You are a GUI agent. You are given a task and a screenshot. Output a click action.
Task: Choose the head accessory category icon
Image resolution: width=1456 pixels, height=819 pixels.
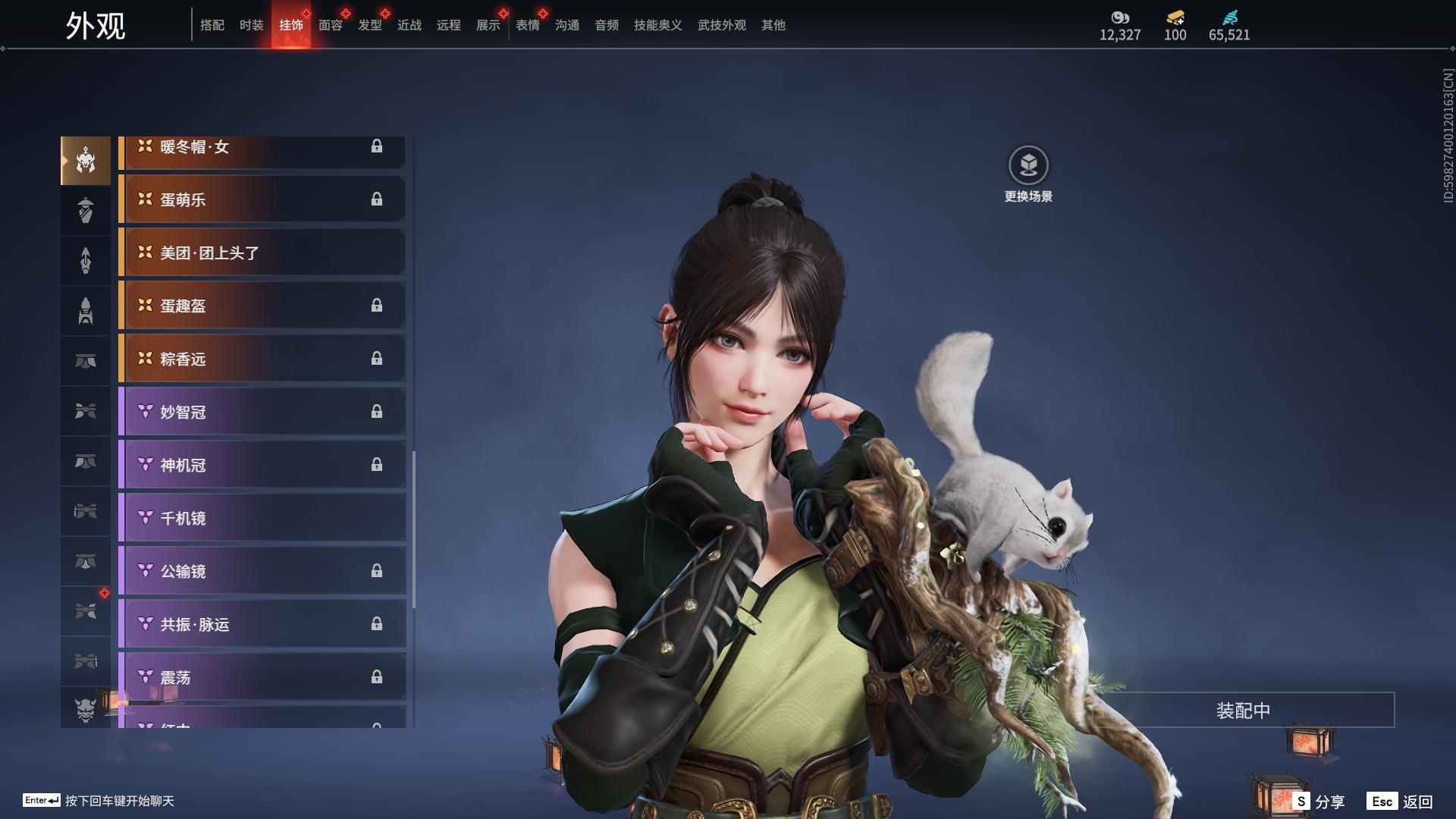(86, 160)
